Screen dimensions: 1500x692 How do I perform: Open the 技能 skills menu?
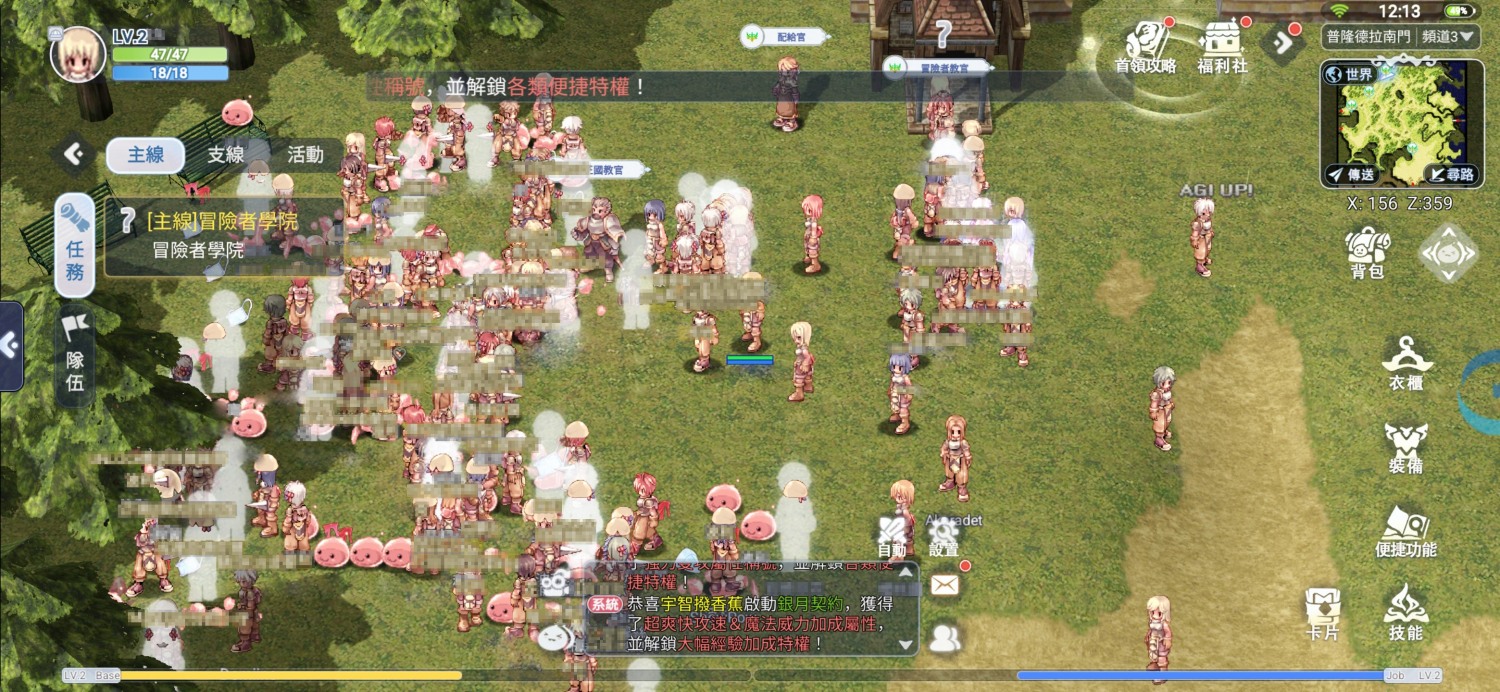click(x=1405, y=612)
